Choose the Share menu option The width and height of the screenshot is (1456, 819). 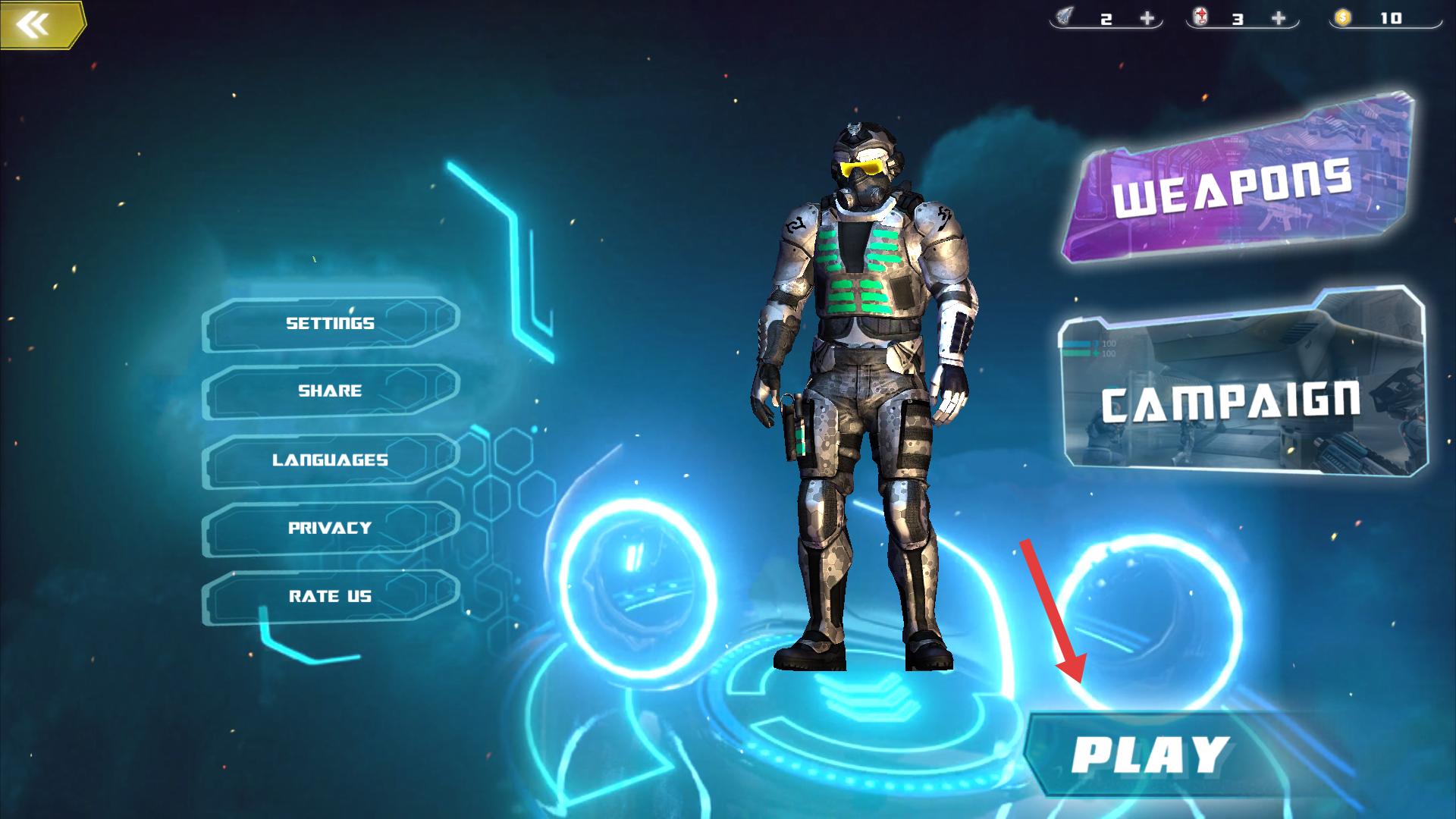pyautogui.click(x=331, y=391)
